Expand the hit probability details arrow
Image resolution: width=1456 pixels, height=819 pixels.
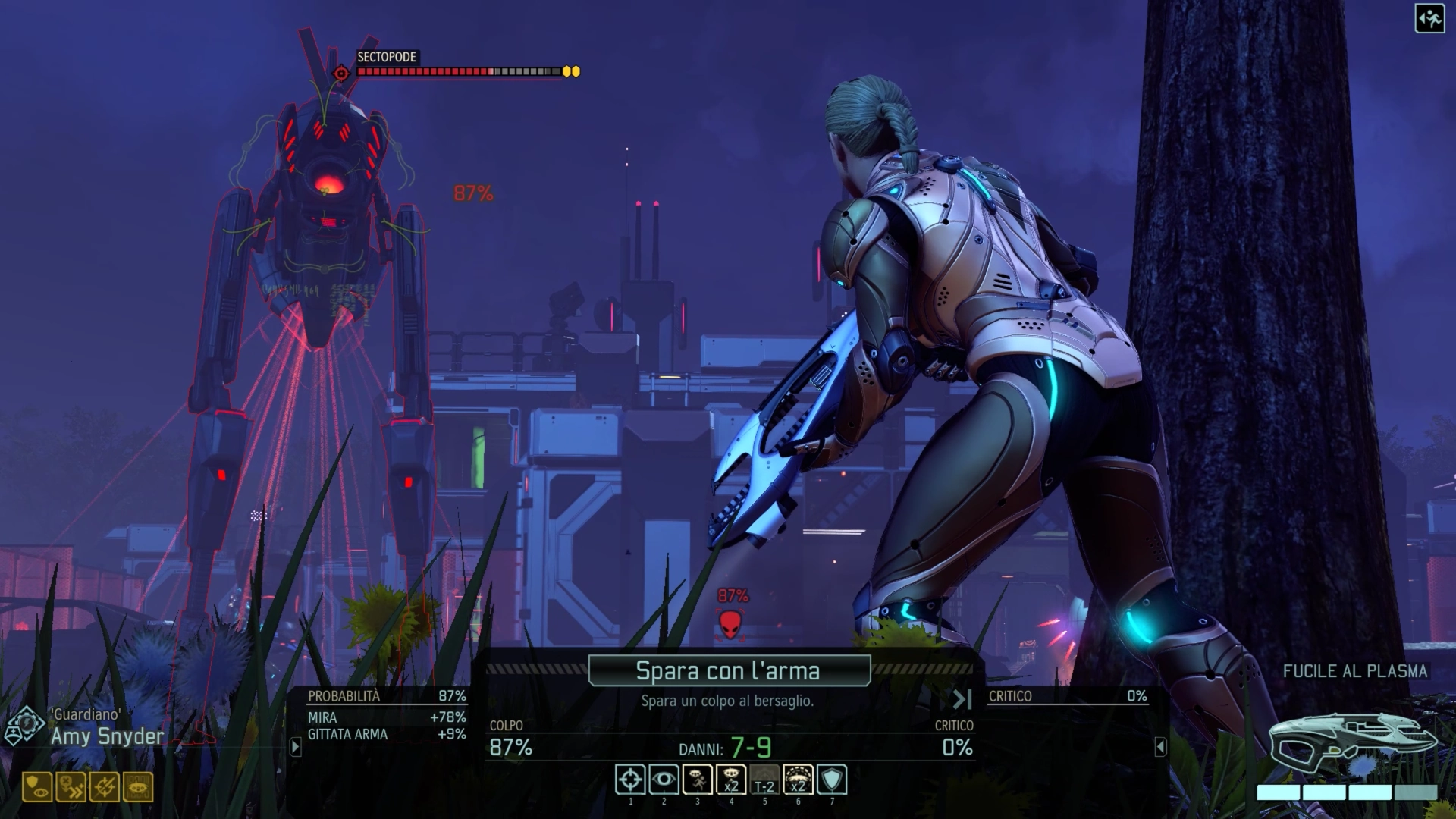click(x=296, y=747)
